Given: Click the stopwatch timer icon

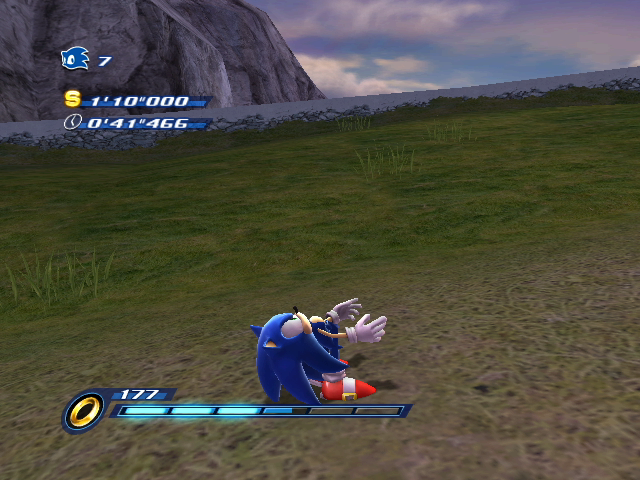Looking at the screenshot, I should click(72, 122).
